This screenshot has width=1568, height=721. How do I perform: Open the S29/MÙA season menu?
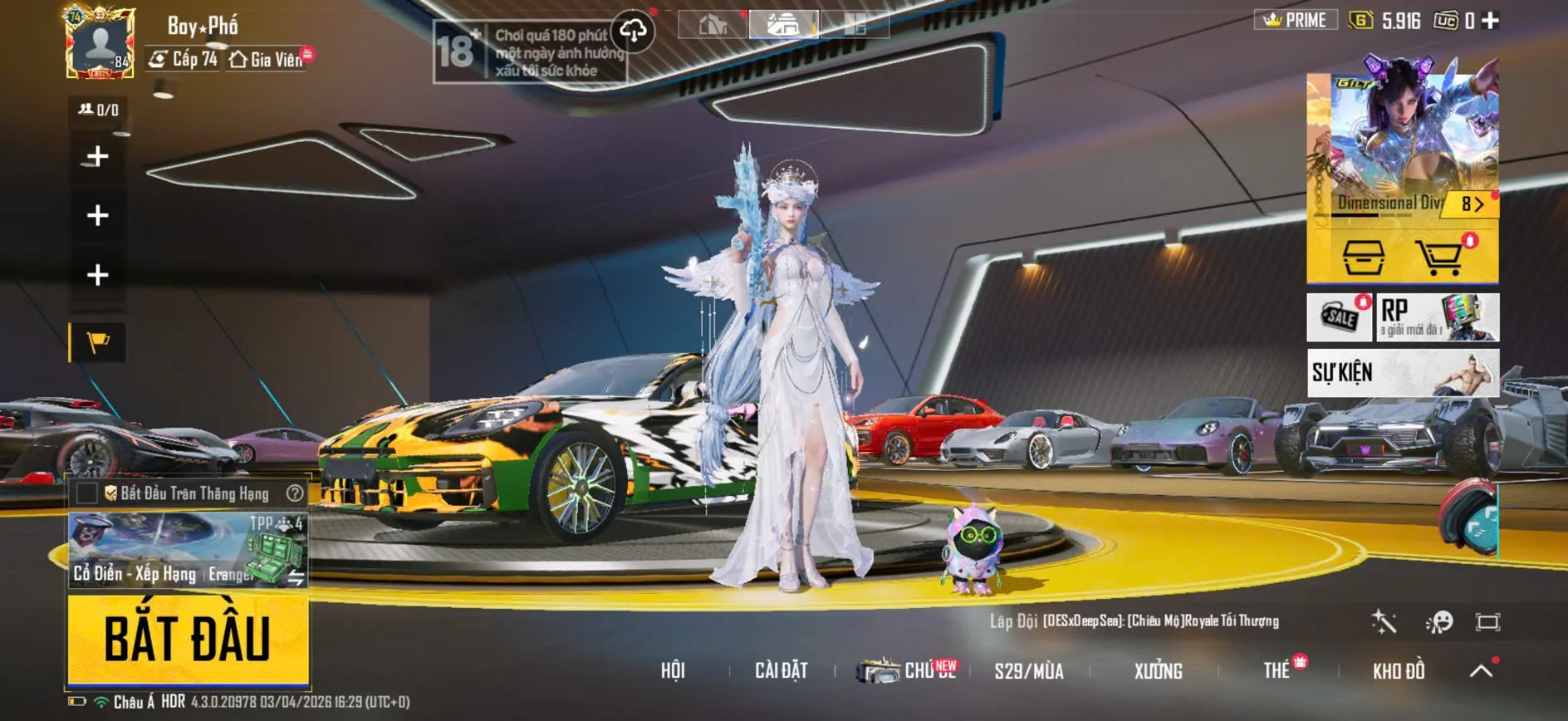1028,670
